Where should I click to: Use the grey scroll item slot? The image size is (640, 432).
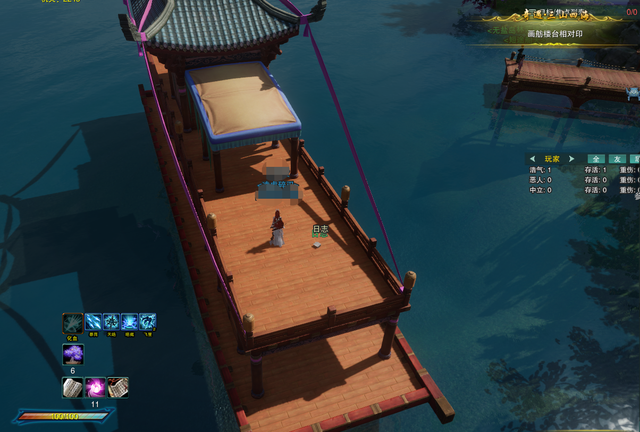click(x=73, y=387)
